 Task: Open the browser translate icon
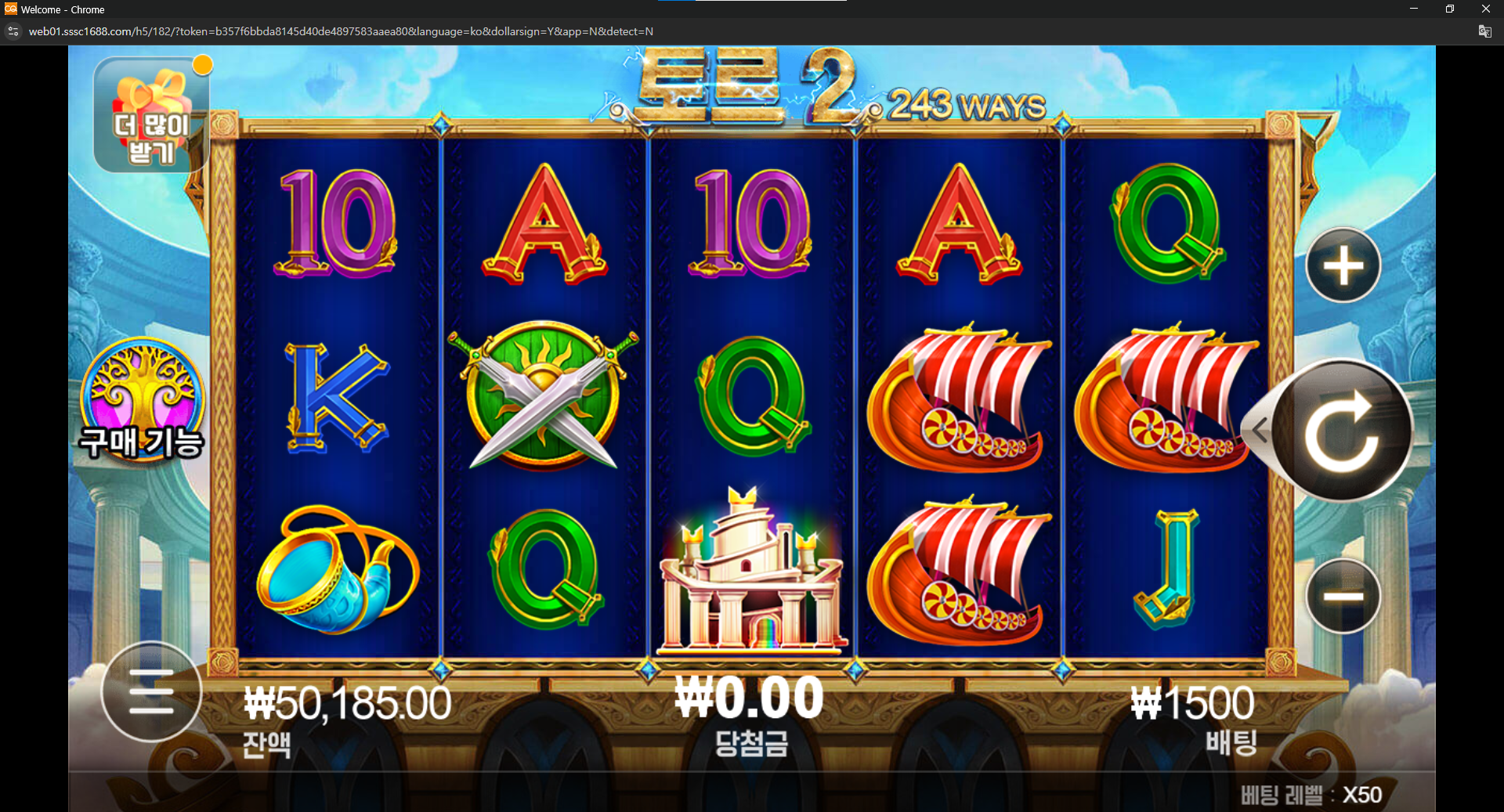pos(1484,31)
